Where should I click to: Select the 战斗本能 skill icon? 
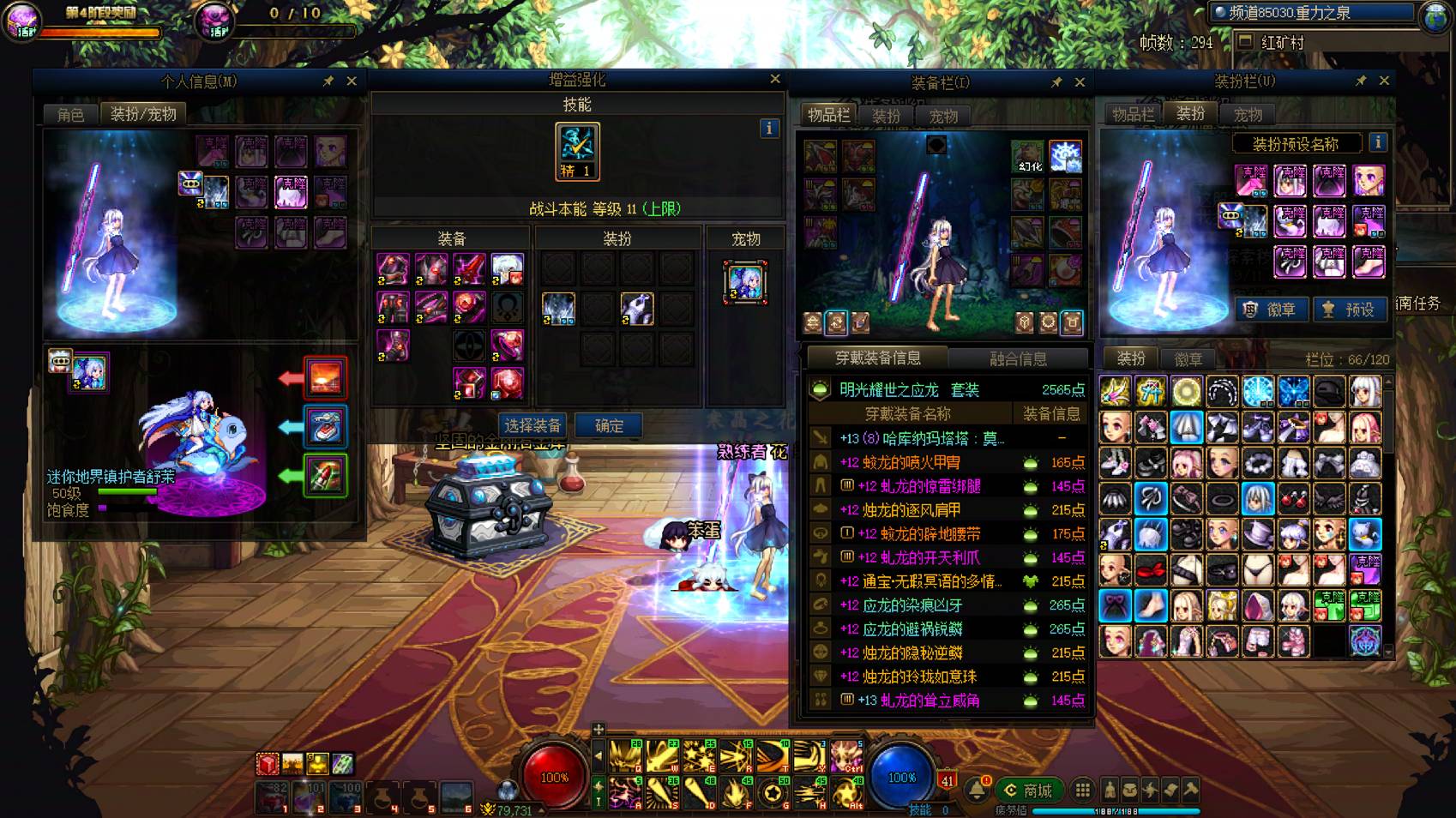click(577, 151)
